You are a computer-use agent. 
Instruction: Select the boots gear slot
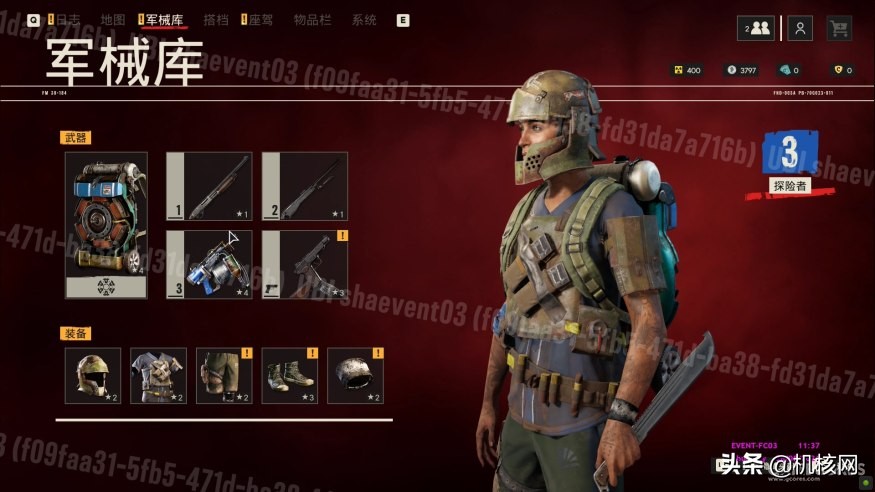[x=290, y=376]
